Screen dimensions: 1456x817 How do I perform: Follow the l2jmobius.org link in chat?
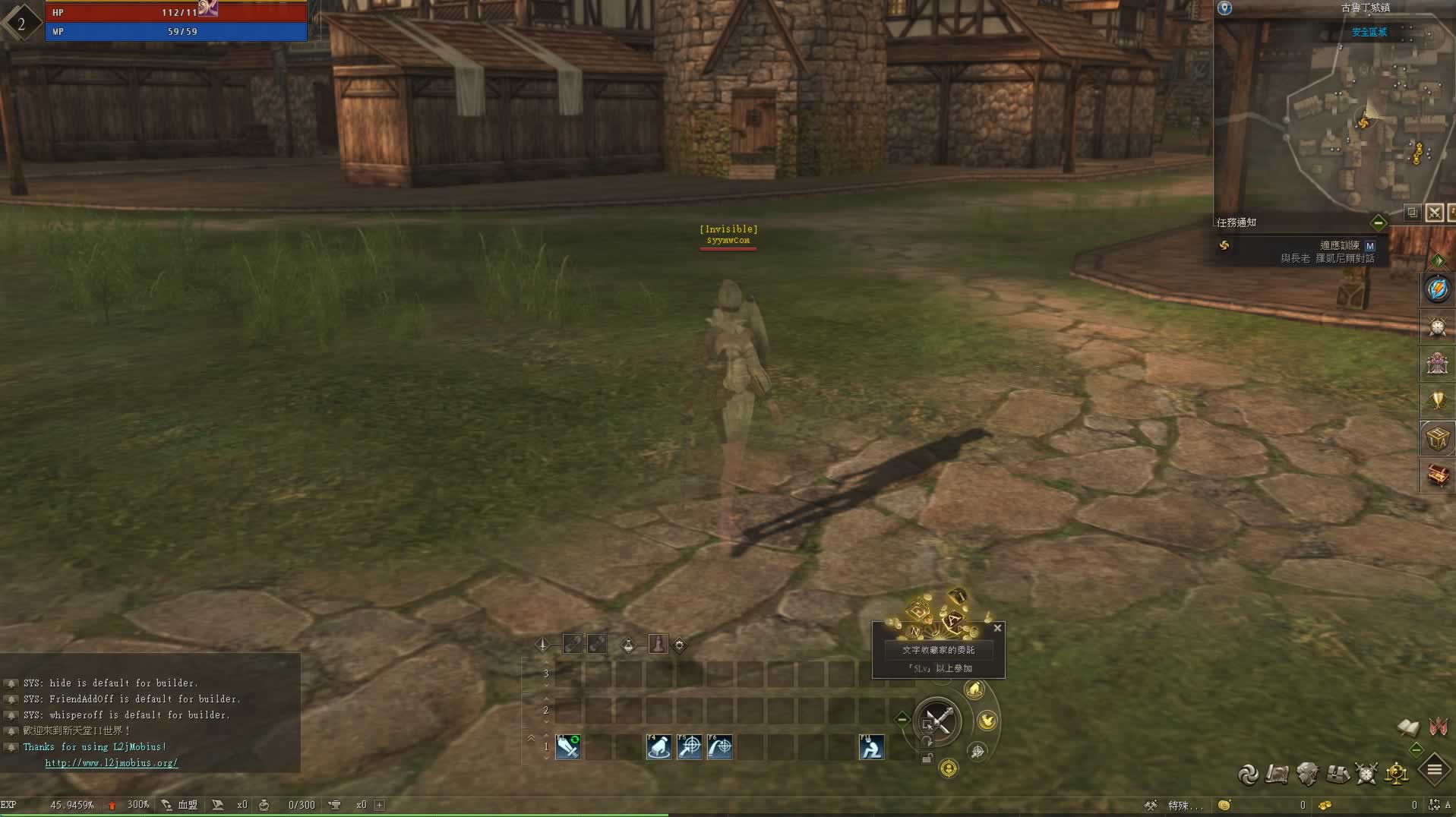[x=112, y=762]
